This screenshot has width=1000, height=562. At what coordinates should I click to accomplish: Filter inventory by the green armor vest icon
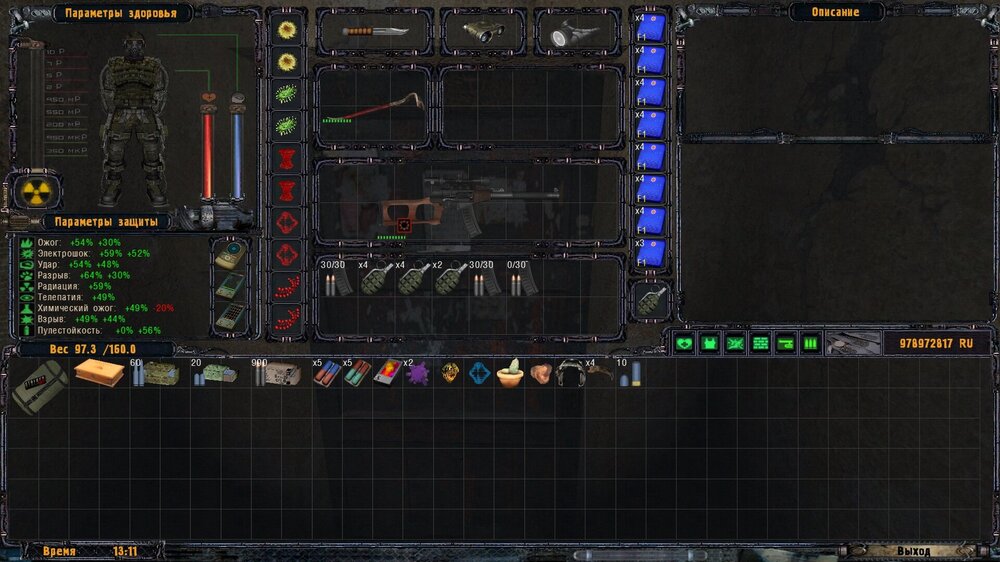710,344
